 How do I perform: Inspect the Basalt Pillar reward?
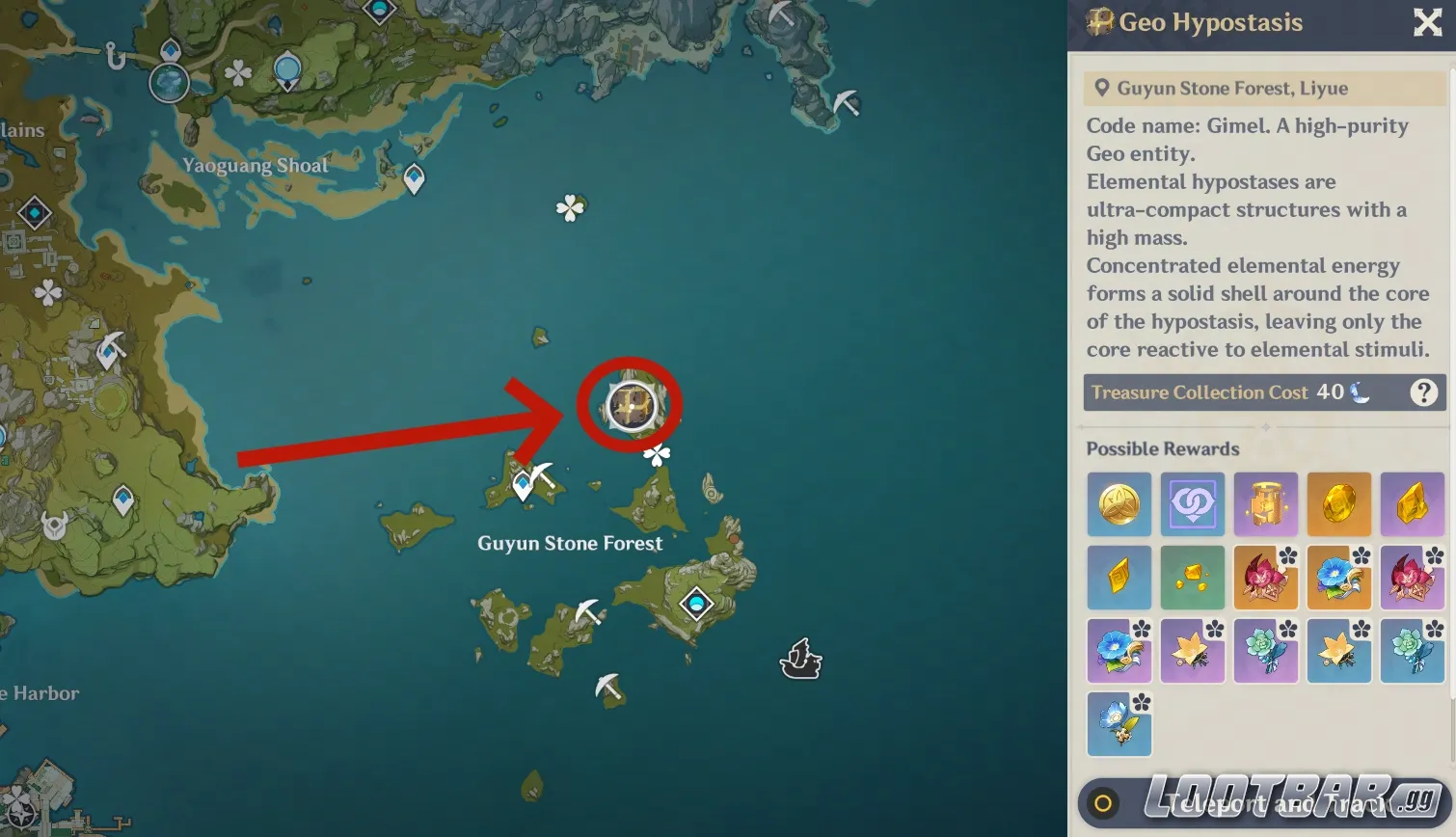click(x=1265, y=504)
